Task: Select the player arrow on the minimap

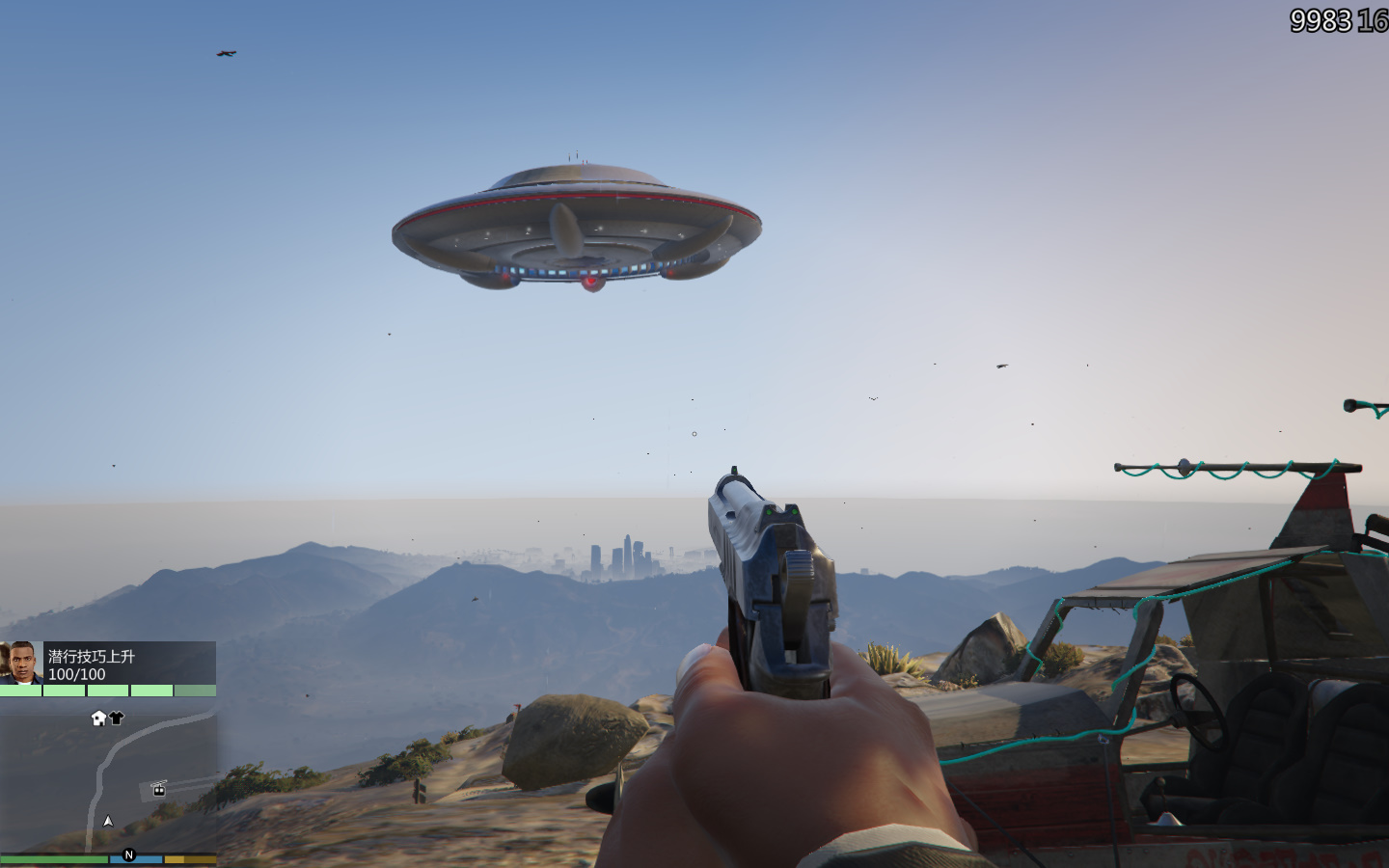Action: point(108,821)
